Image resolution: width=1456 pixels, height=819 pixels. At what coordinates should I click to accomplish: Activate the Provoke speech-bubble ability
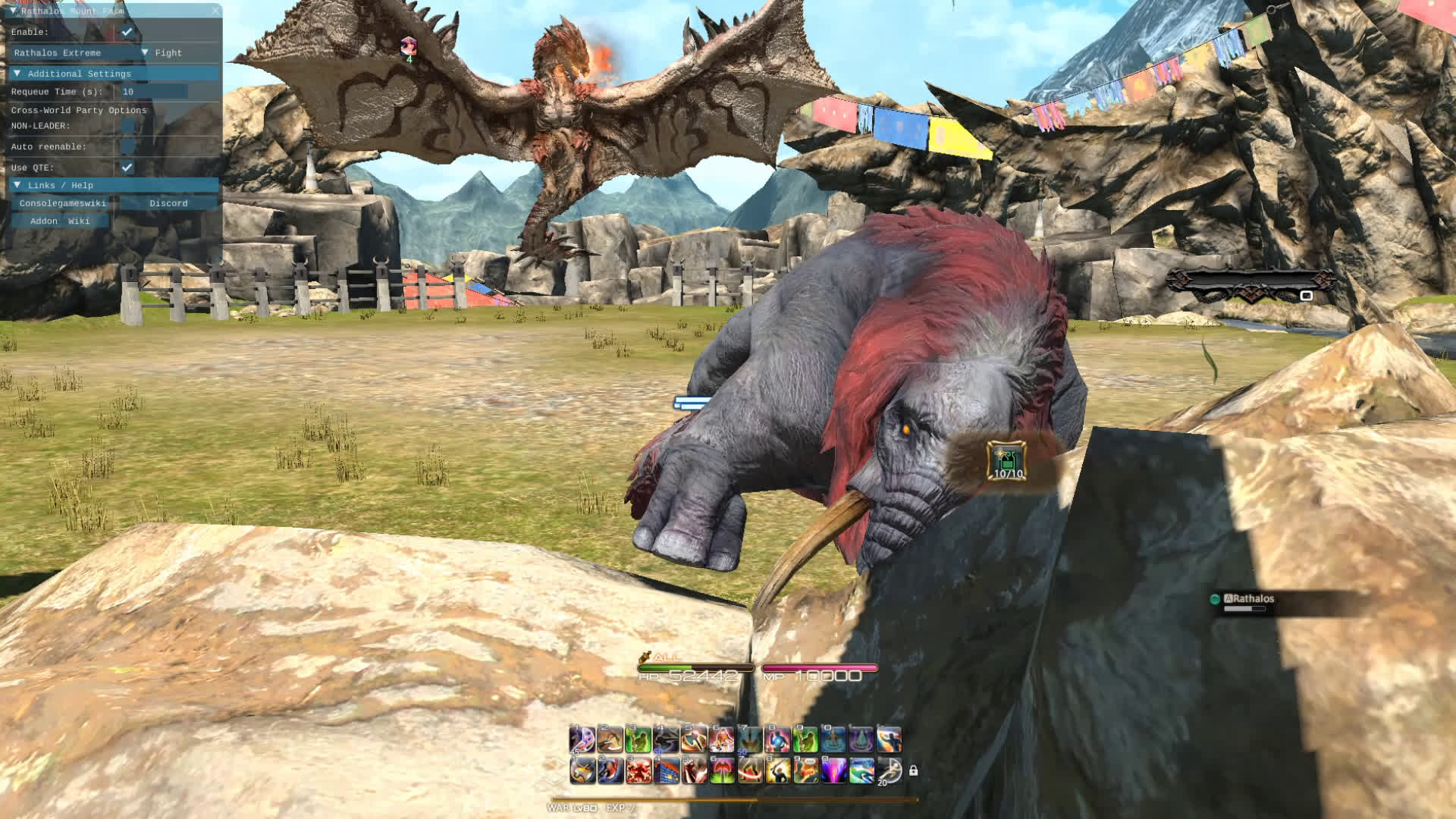tap(805, 770)
